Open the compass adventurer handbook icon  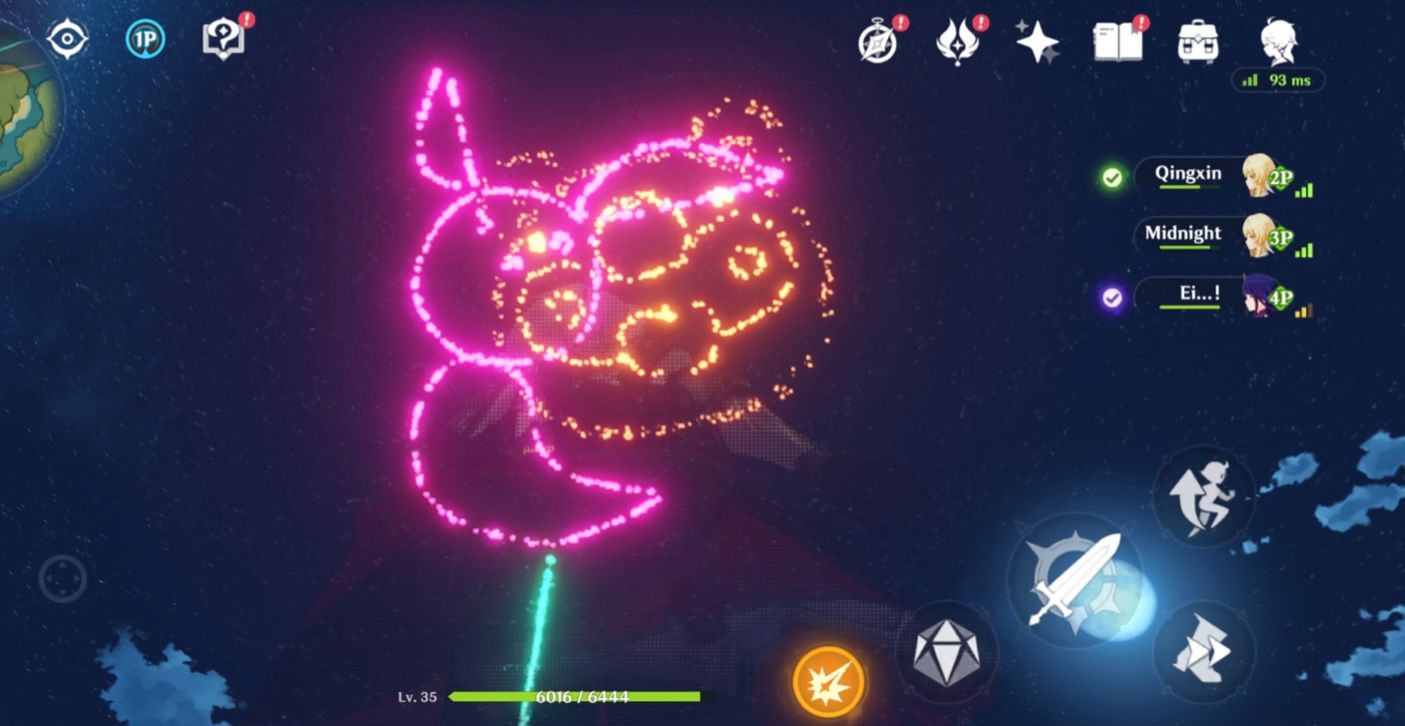coord(878,43)
